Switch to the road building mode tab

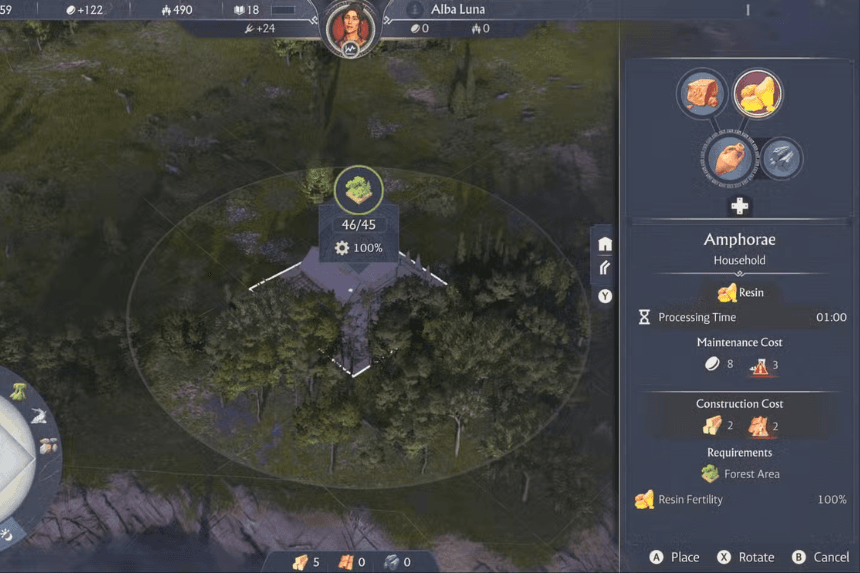[605, 268]
